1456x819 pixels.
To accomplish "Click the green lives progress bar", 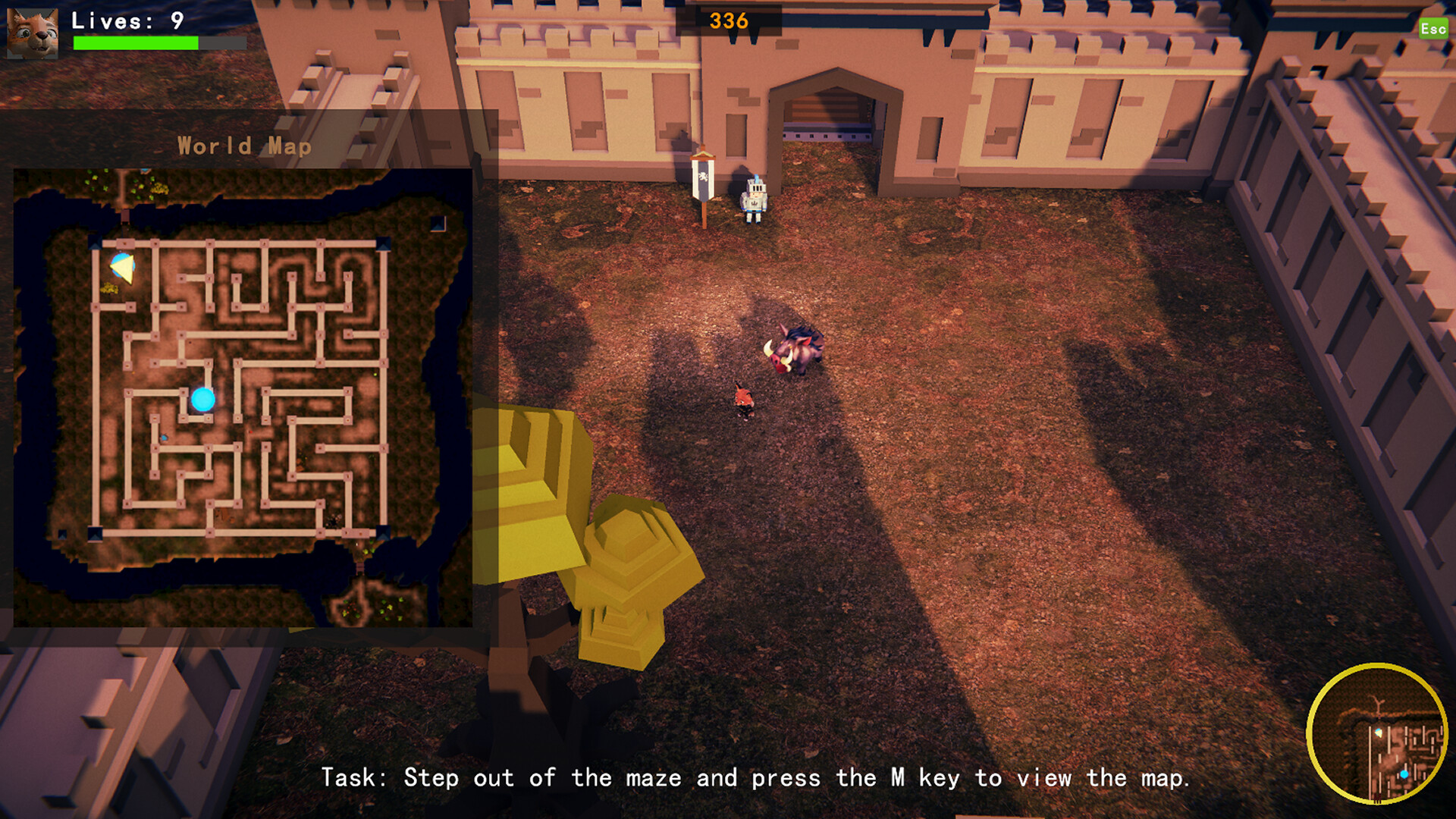I will tap(136, 43).
